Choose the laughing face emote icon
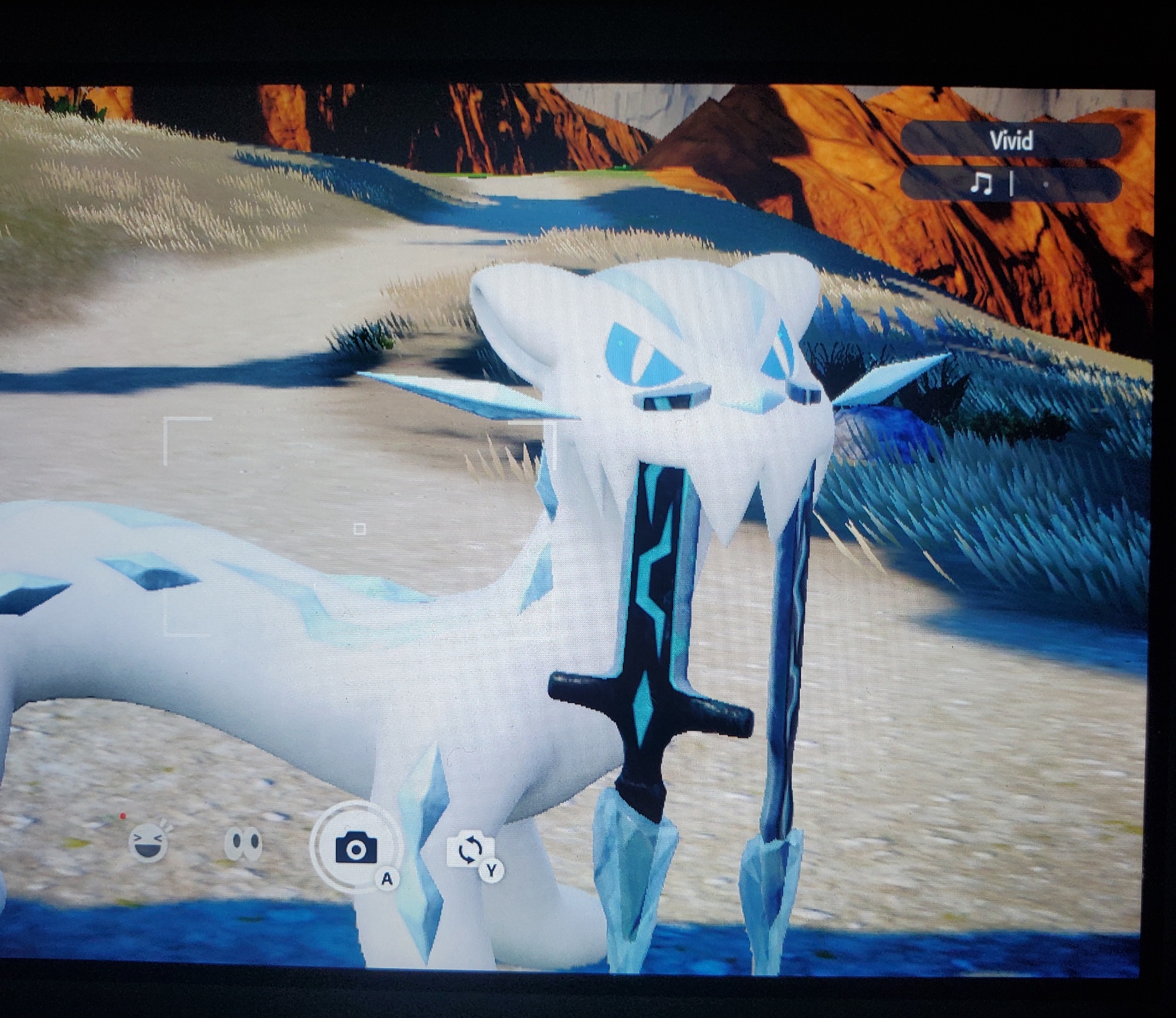 148,844
